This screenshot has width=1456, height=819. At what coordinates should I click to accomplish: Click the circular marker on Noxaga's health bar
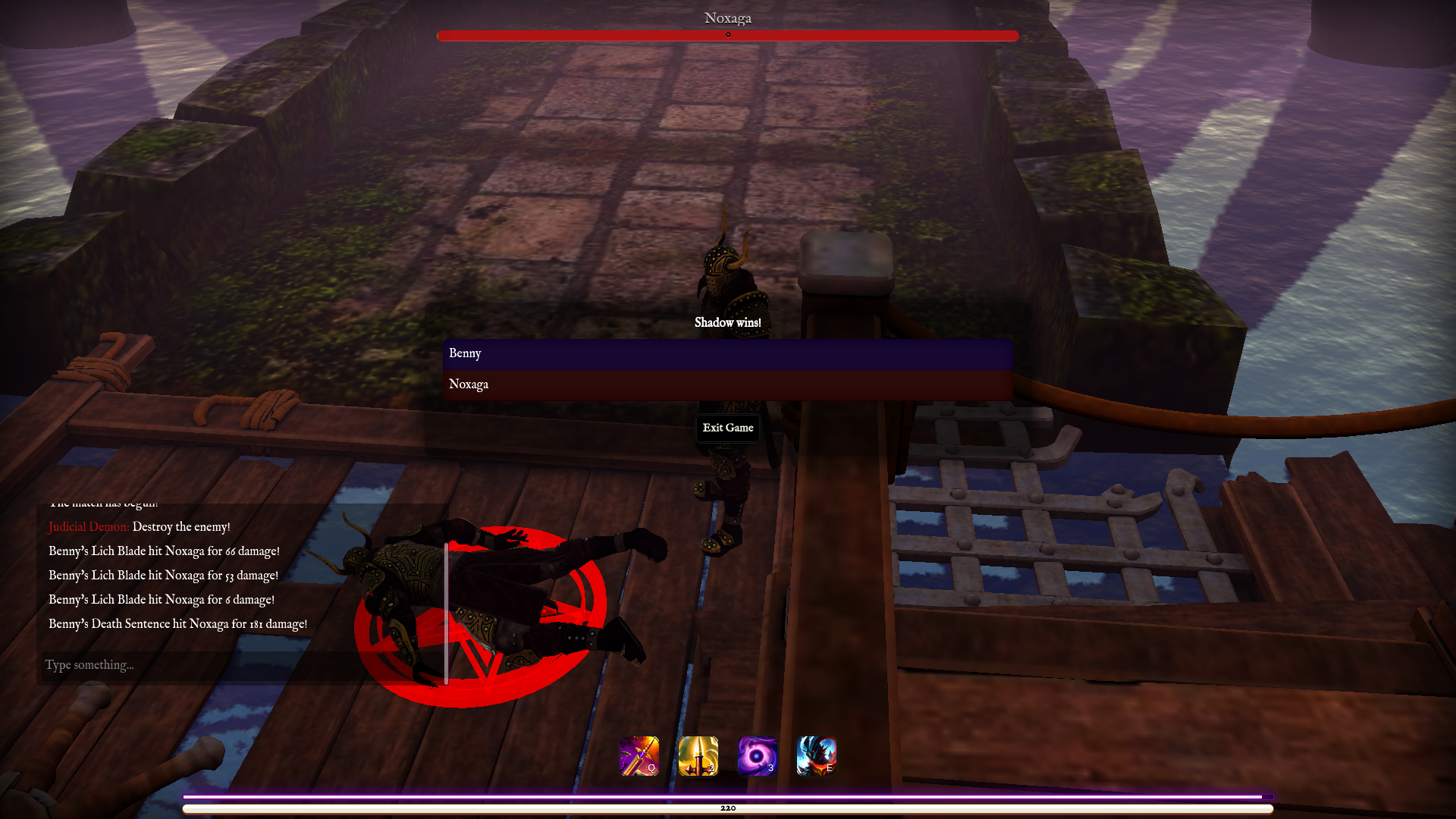coord(729,34)
